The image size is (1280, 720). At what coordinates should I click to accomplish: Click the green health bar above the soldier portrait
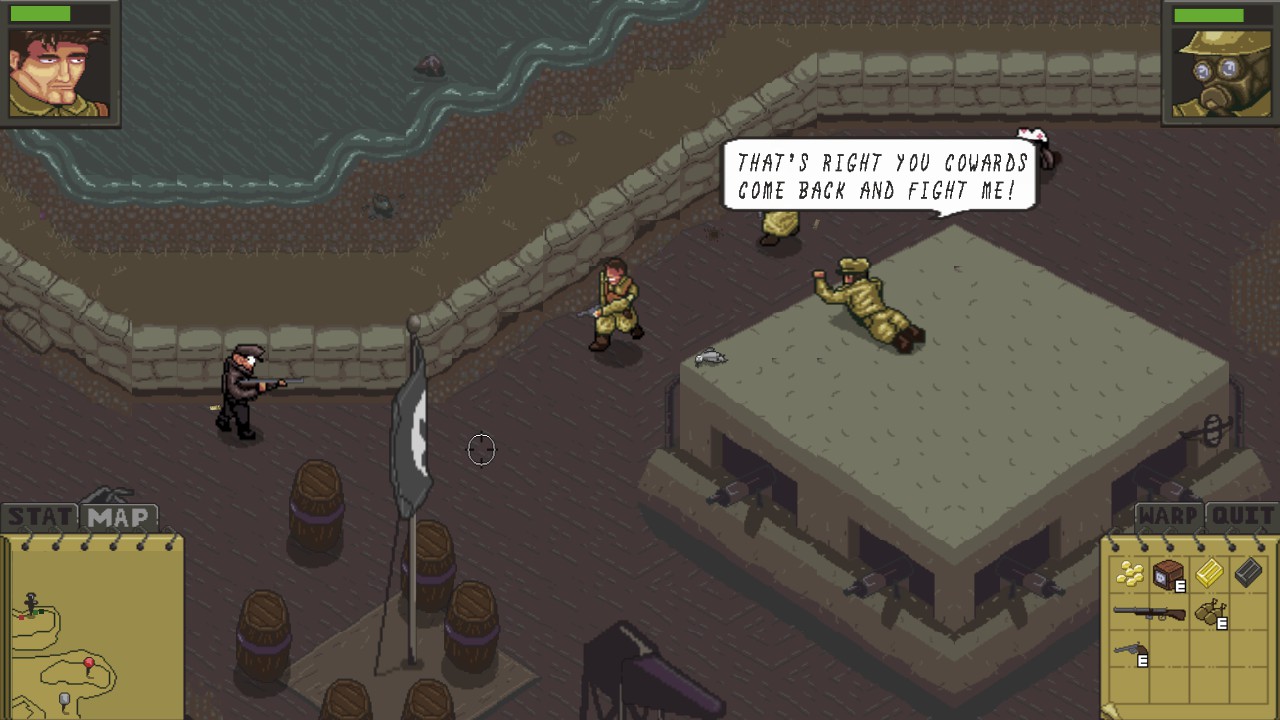[x=42, y=12]
